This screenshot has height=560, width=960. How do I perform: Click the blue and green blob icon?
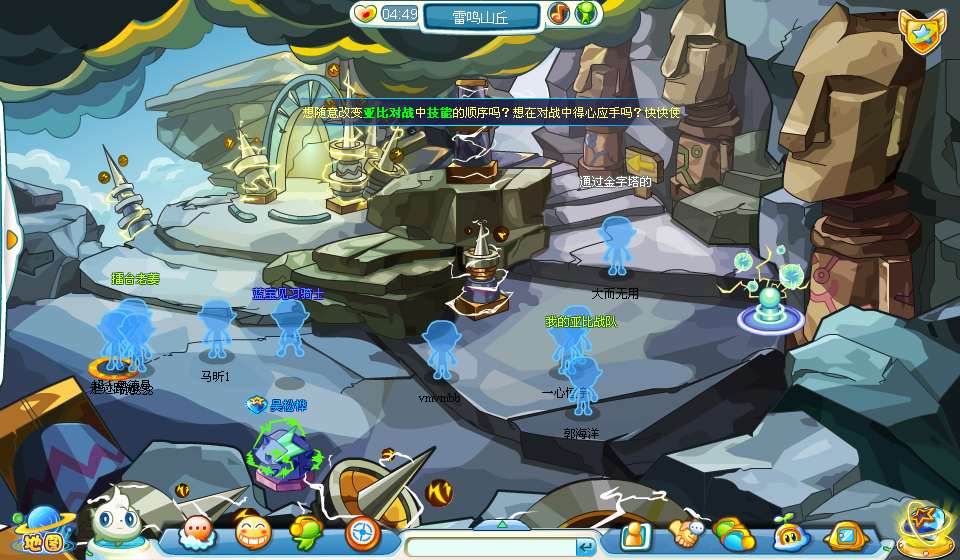[x=735, y=535]
